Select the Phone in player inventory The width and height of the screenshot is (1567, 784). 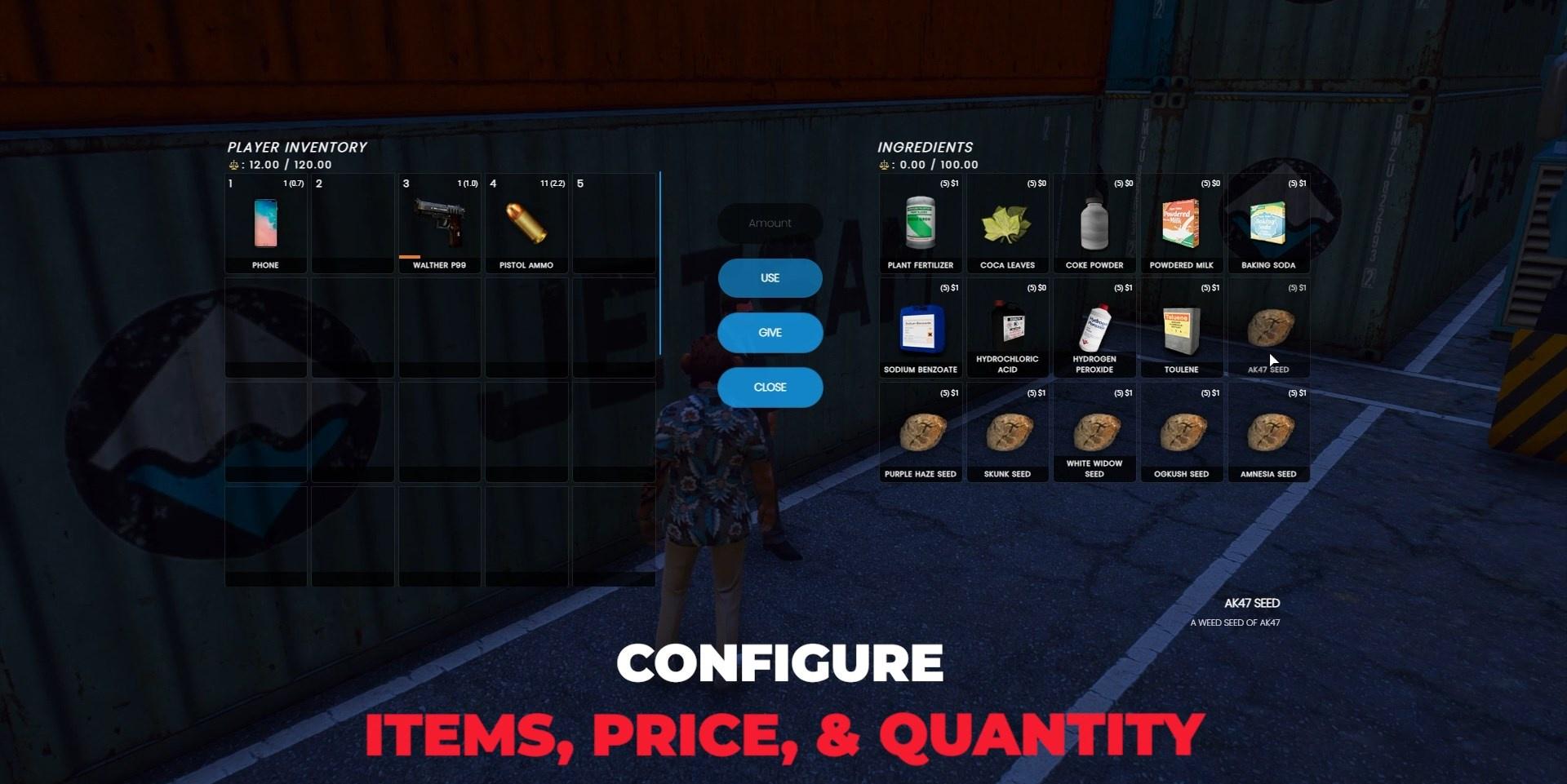coord(264,224)
